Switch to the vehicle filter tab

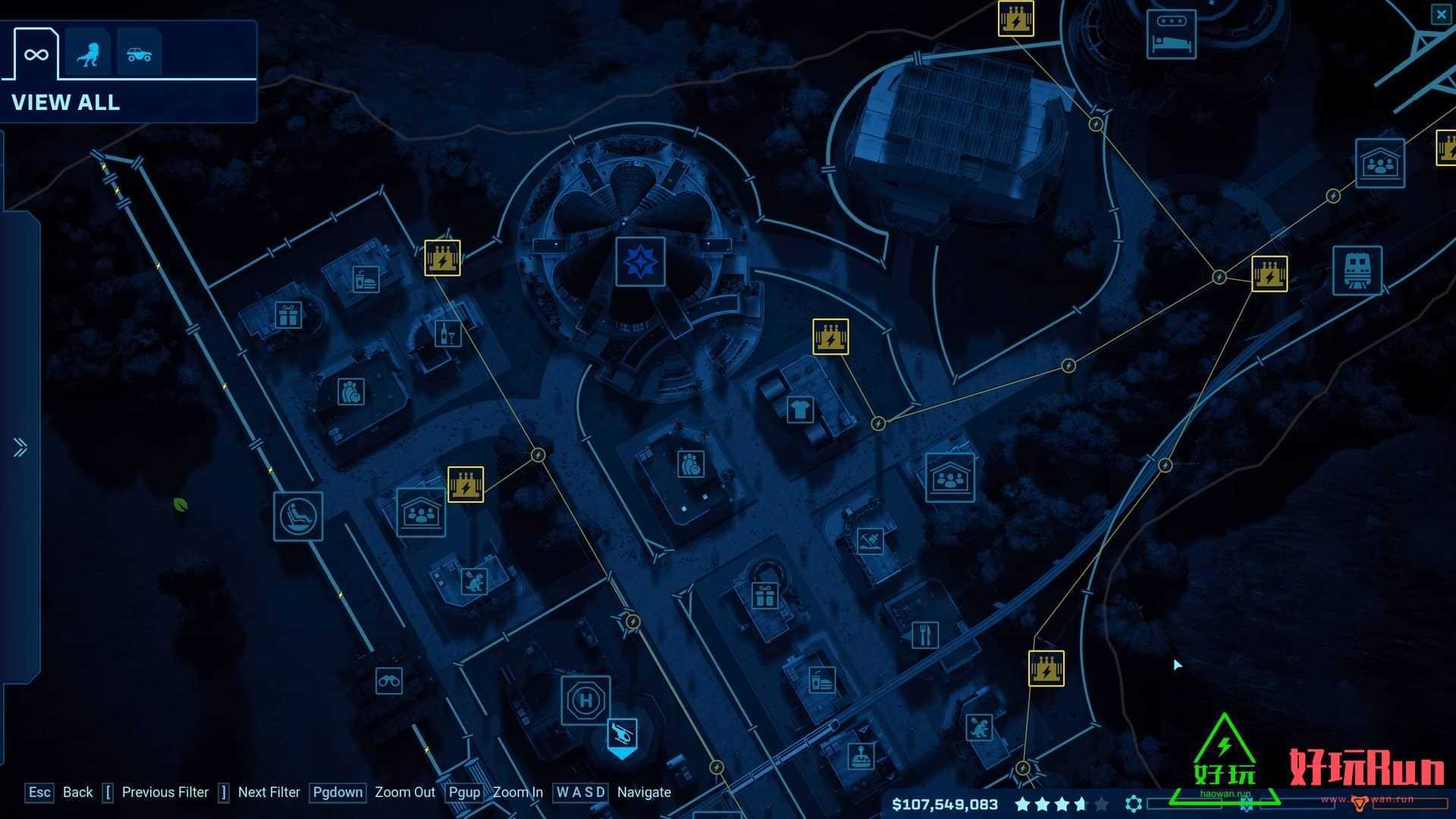(x=139, y=54)
